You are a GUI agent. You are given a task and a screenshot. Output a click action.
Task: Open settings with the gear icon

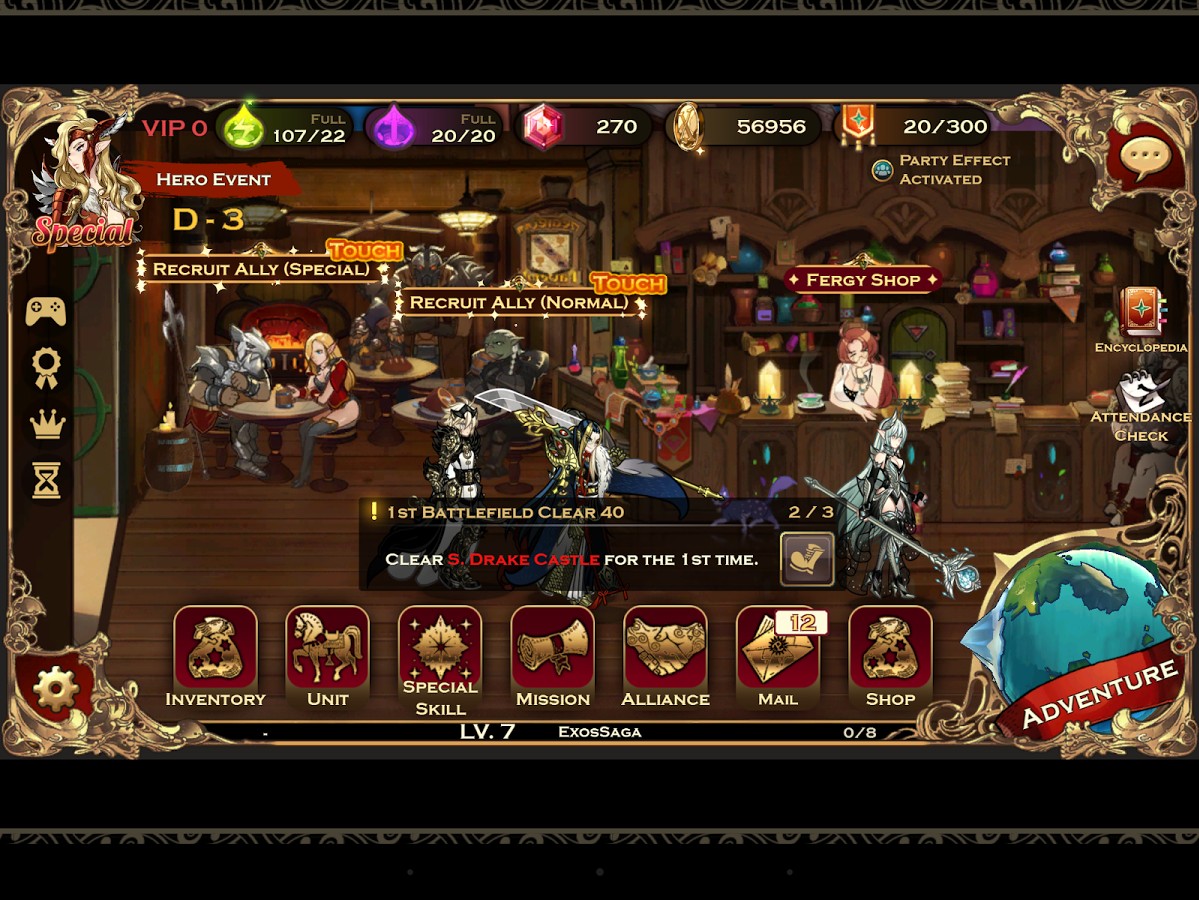[x=56, y=688]
